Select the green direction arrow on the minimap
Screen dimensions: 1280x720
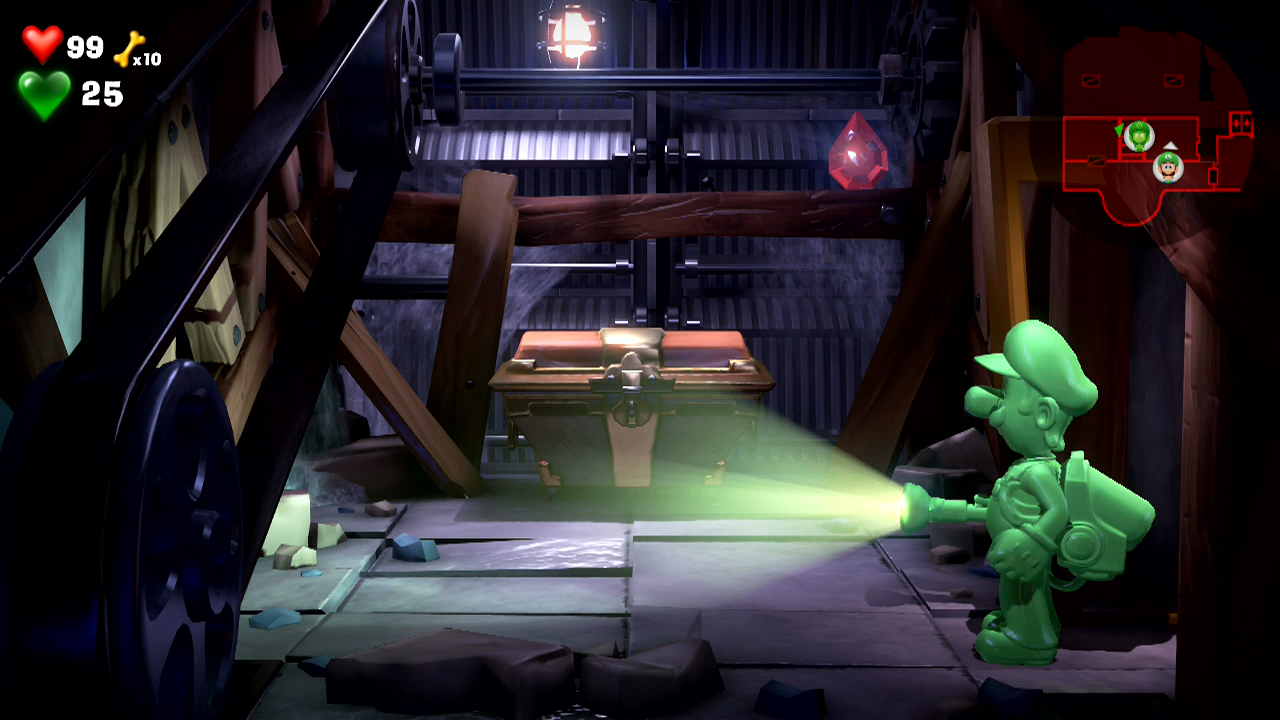1119,130
